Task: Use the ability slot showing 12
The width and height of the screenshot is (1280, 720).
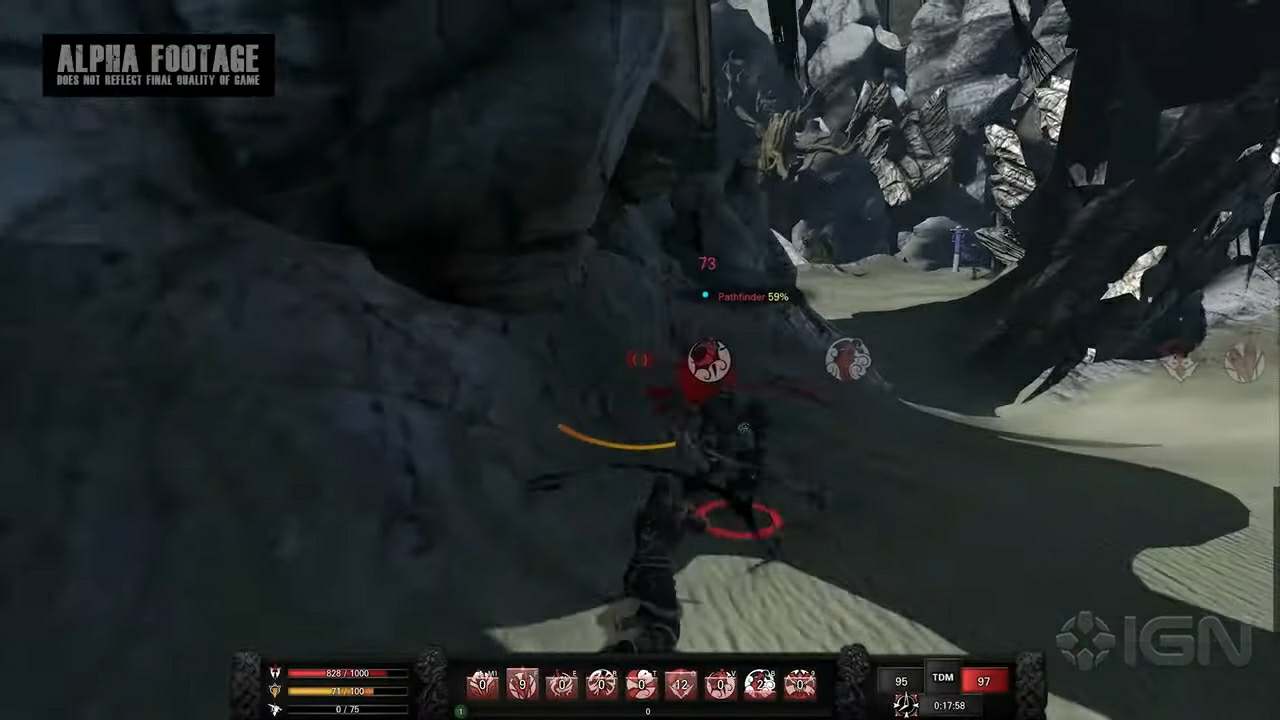Action: point(681,684)
